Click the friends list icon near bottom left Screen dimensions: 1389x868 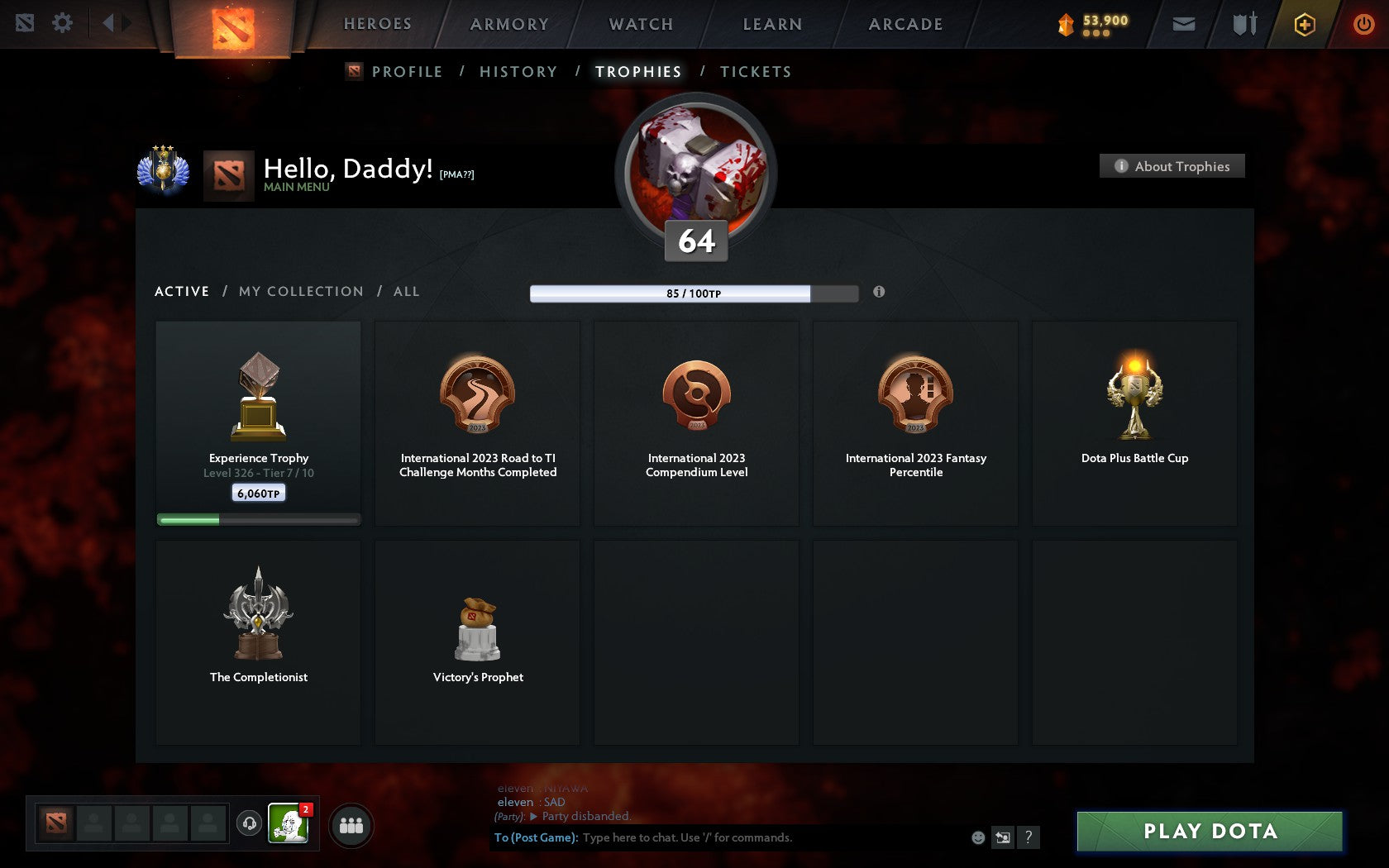pyautogui.click(x=351, y=824)
